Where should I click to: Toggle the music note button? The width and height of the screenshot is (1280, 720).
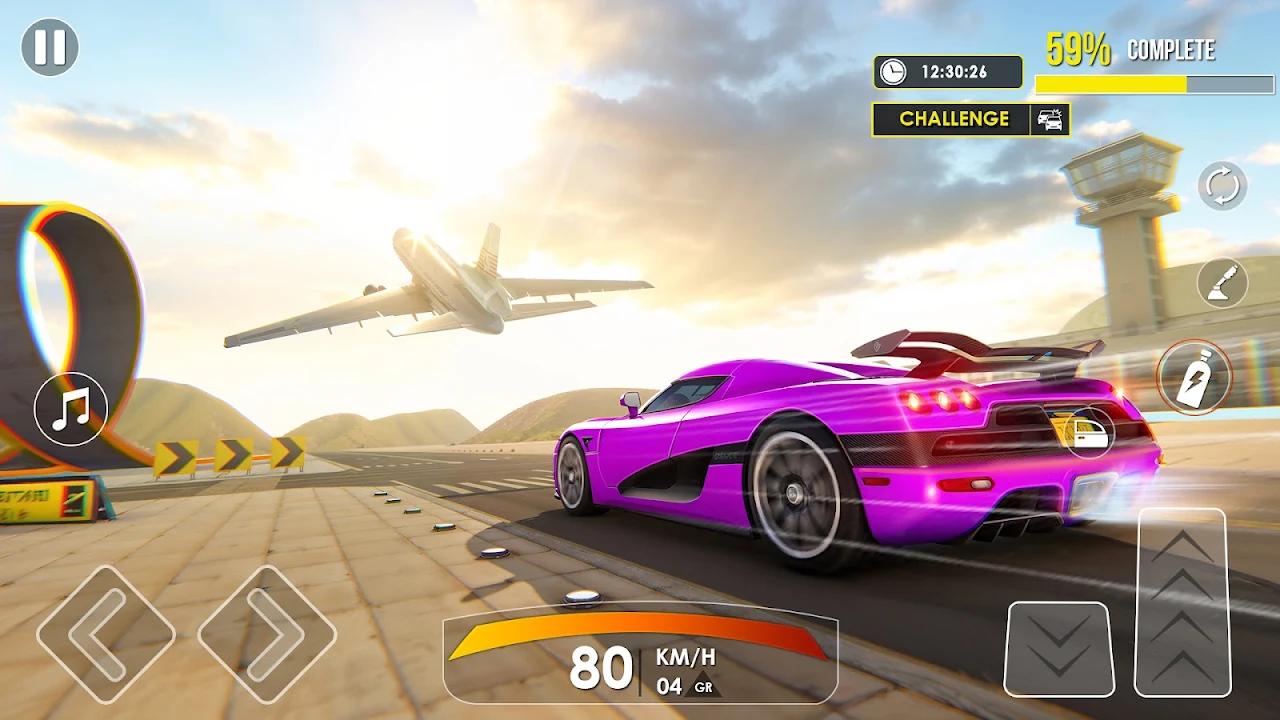(71, 409)
